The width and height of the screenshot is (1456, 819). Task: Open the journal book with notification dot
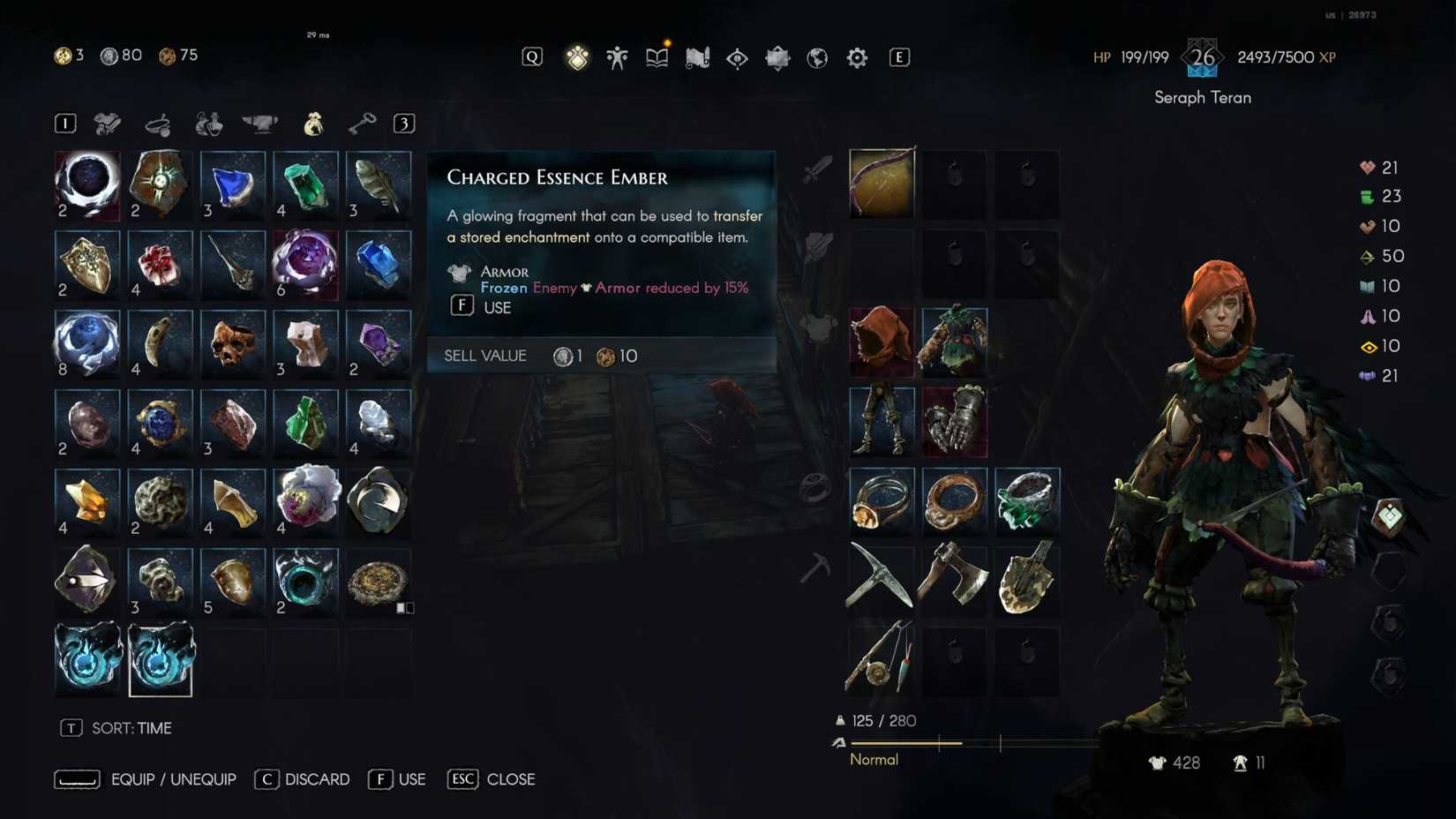pos(657,56)
